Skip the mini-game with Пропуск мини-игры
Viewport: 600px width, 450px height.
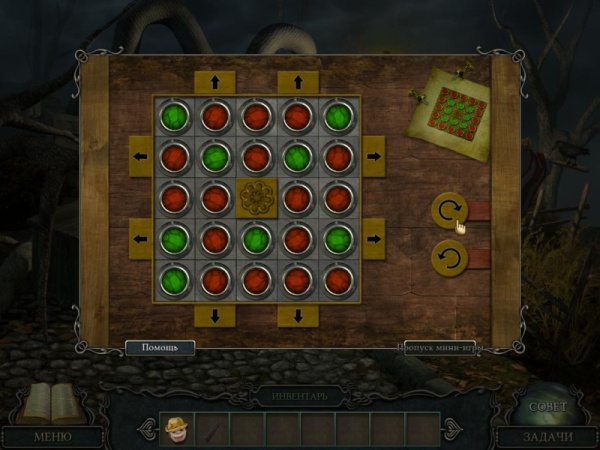pyautogui.click(x=440, y=349)
